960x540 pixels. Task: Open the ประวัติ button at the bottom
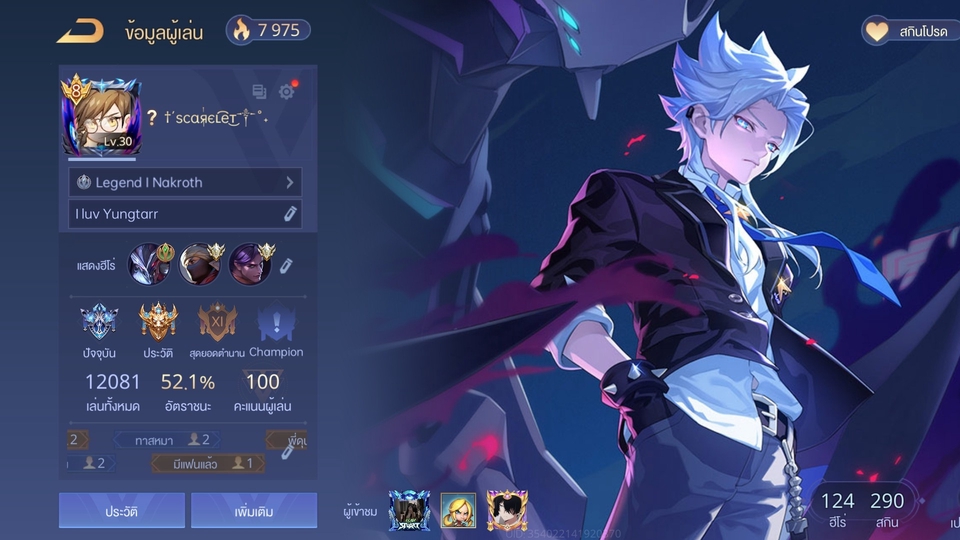coord(121,510)
